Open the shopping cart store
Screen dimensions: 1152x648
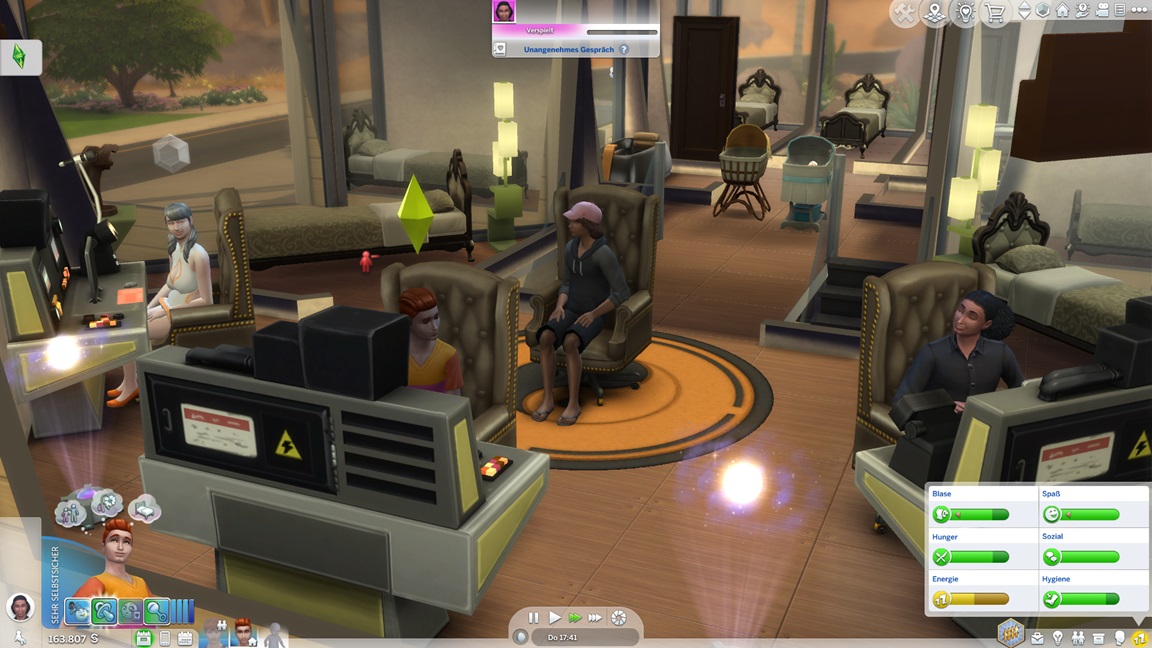995,13
